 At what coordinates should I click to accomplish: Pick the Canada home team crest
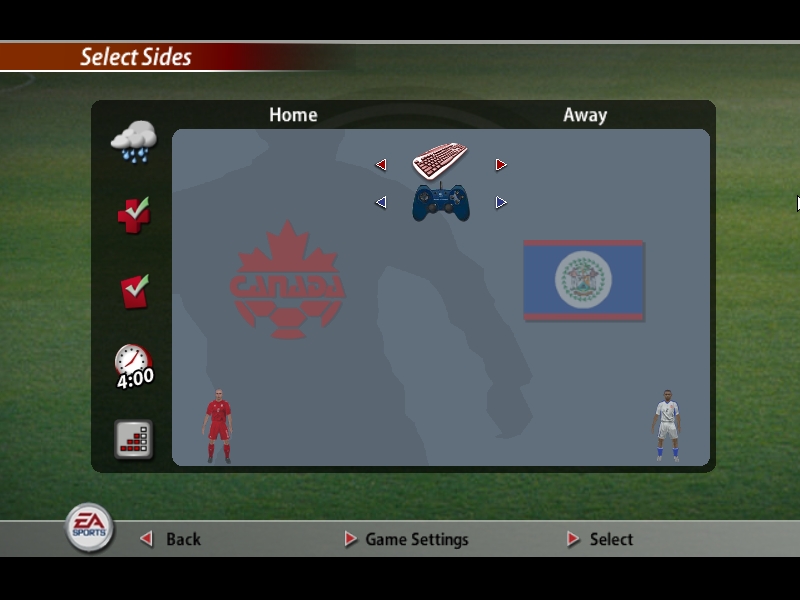pyautogui.click(x=287, y=281)
